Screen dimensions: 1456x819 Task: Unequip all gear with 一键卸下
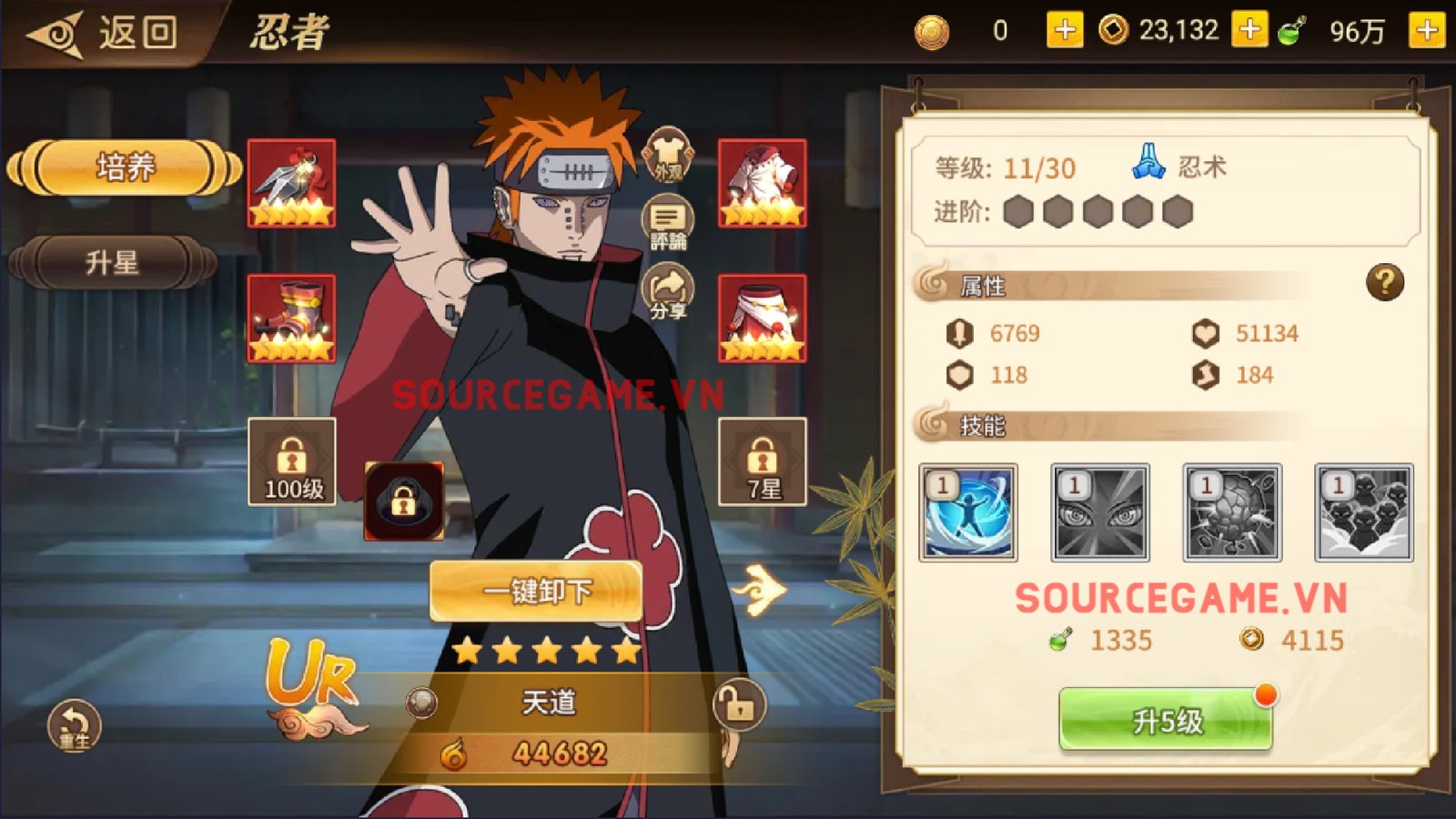pos(536,591)
